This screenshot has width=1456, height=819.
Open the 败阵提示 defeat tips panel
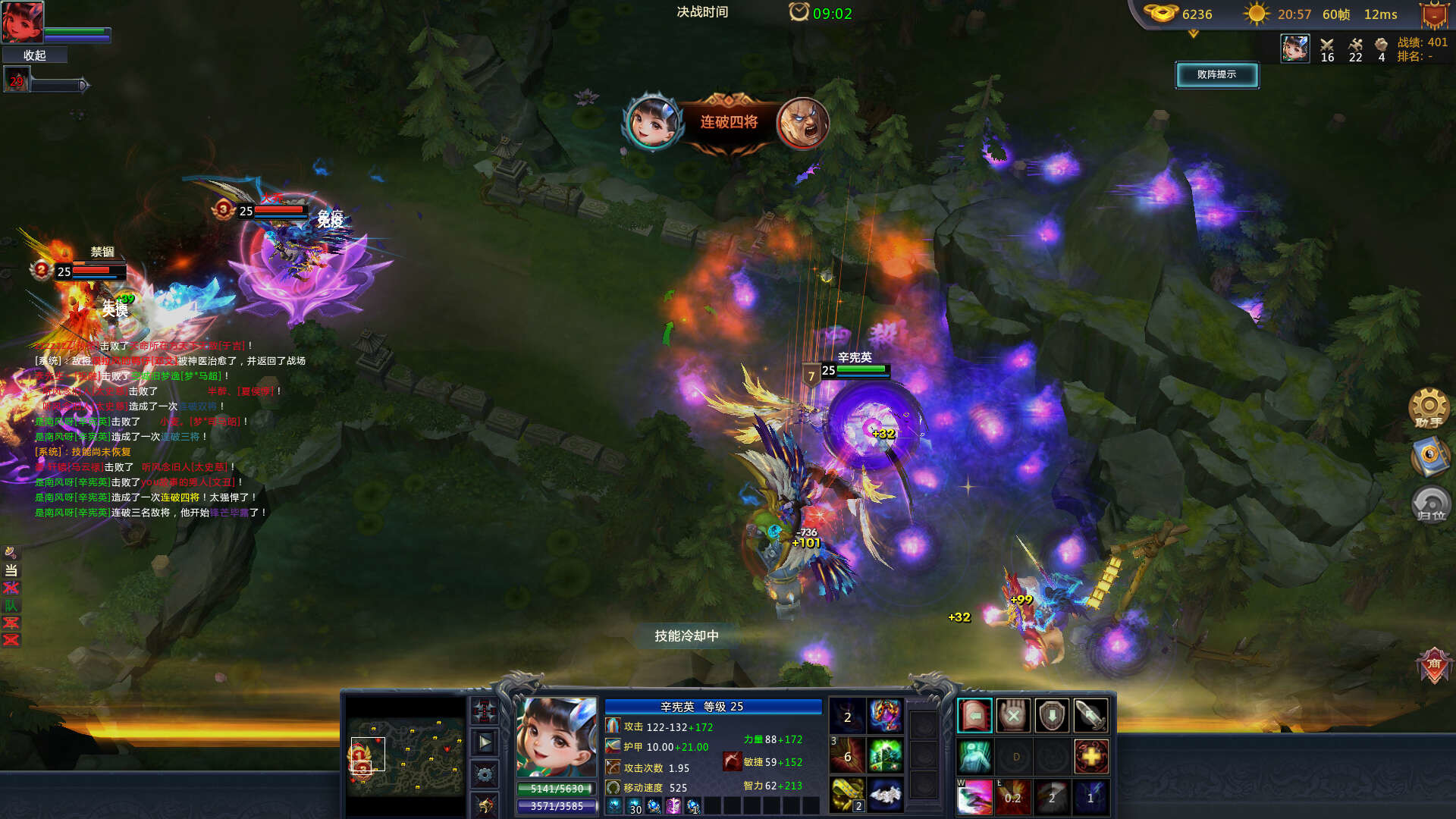pos(1217,76)
